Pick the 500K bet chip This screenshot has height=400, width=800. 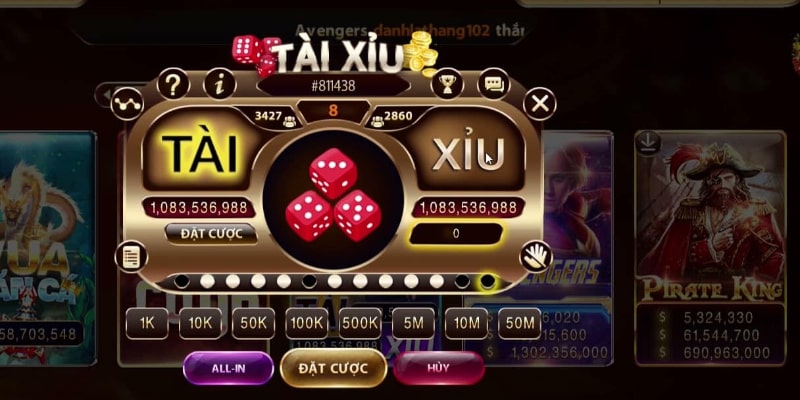click(x=360, y=322)
